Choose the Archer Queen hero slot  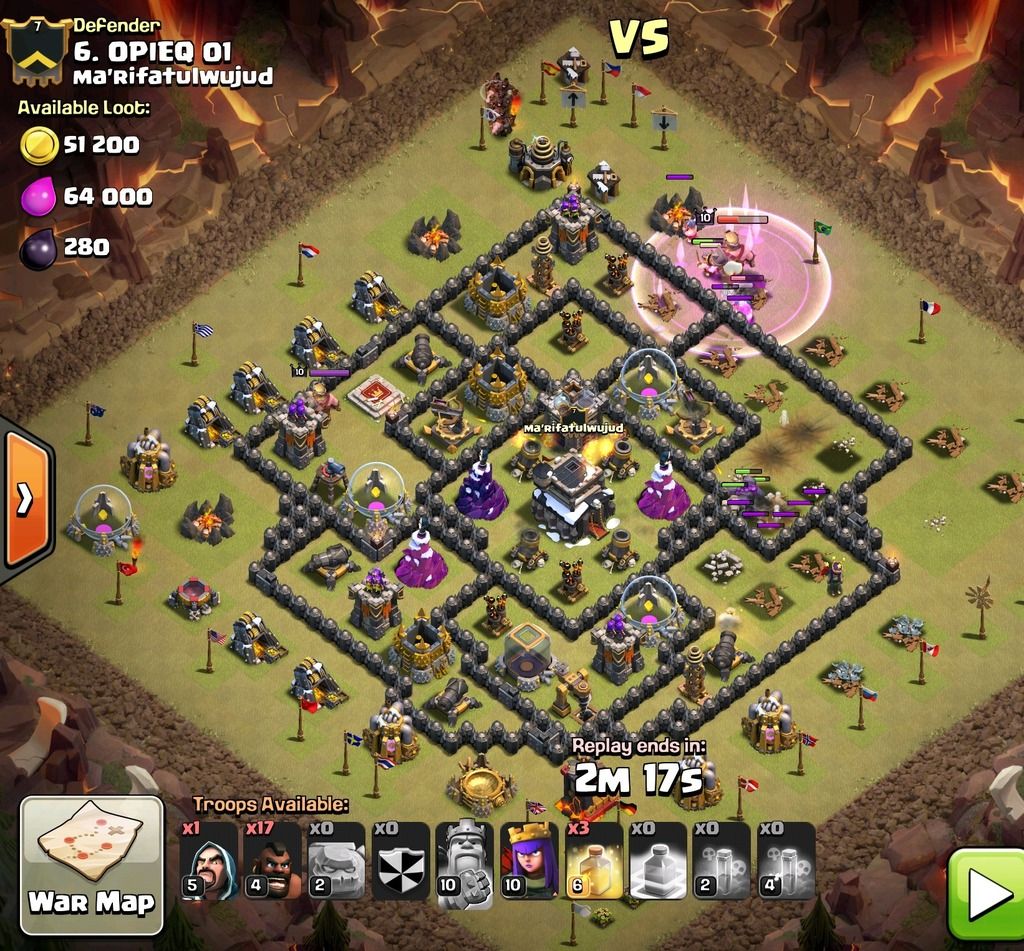click(x=530, y=861)
